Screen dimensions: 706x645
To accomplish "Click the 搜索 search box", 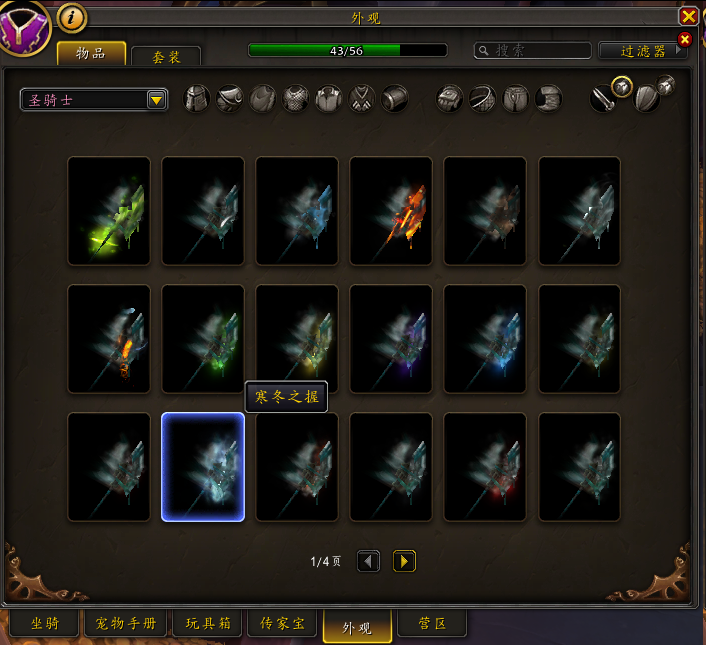I will [x=532, y=50].
